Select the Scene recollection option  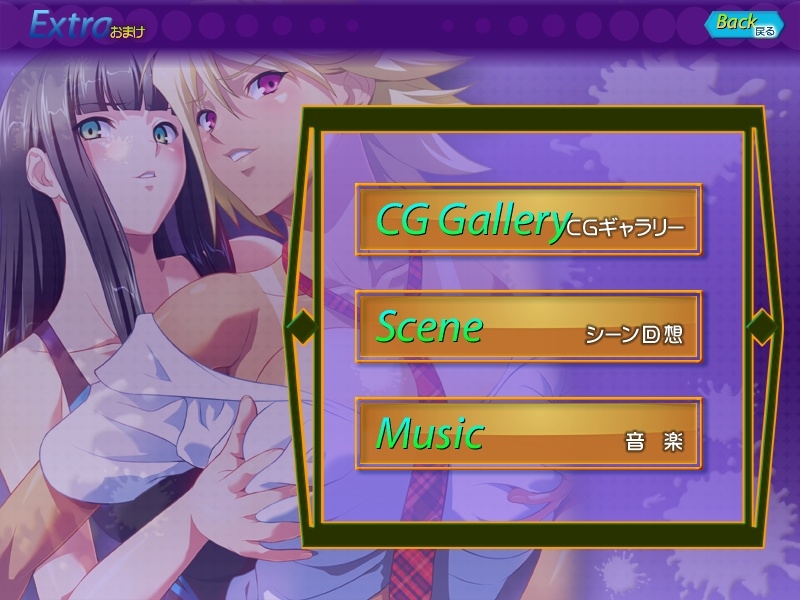pyautogui.click(x=528, y=327)
